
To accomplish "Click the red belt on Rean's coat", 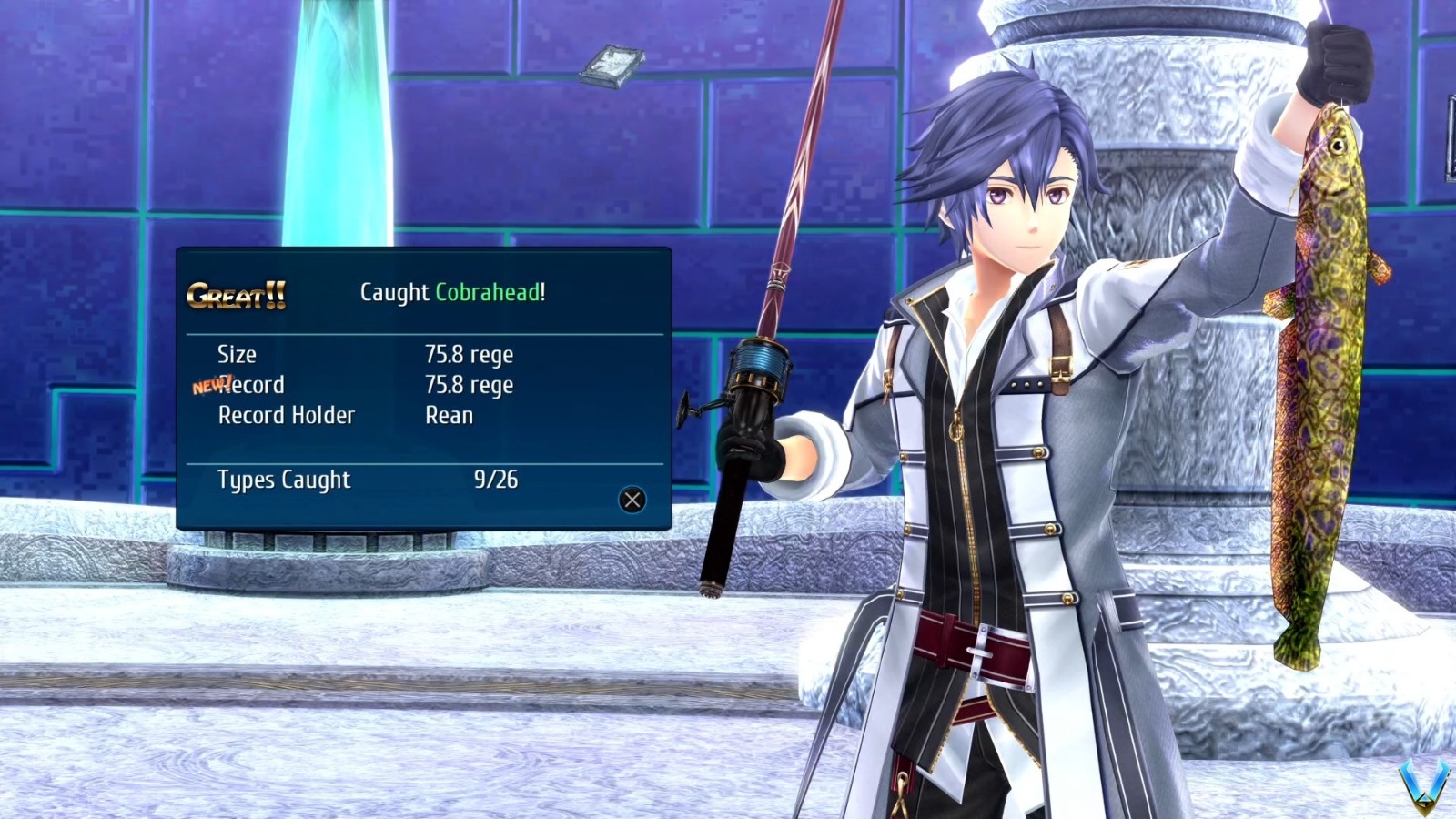I will pyautogui.click(x=971, y=646).
